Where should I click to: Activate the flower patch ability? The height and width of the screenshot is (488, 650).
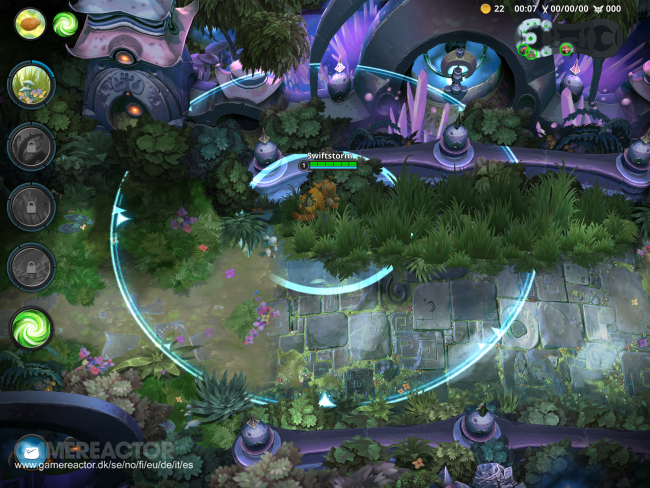click(31, 85)
